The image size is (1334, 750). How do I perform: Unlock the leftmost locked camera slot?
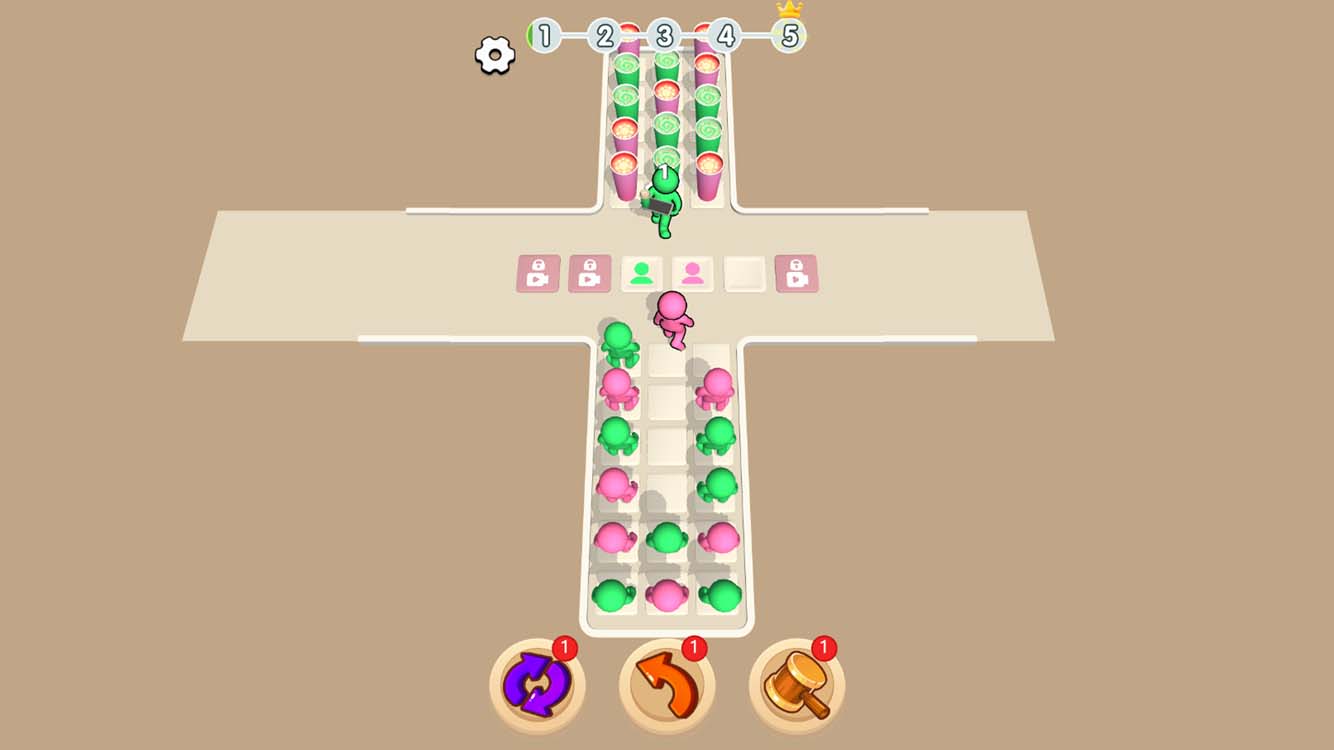pyautogui.click(x=537, y=271)
